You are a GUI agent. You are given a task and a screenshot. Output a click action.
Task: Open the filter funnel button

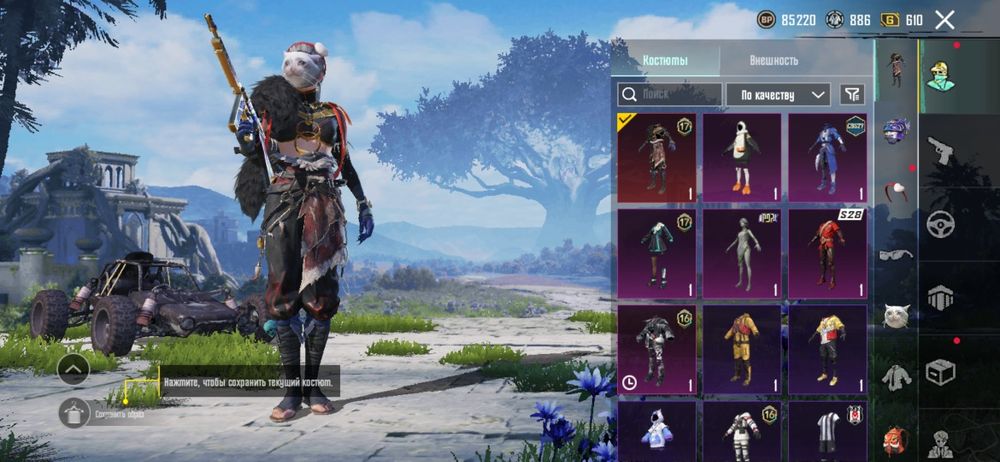tap(852, 94)
